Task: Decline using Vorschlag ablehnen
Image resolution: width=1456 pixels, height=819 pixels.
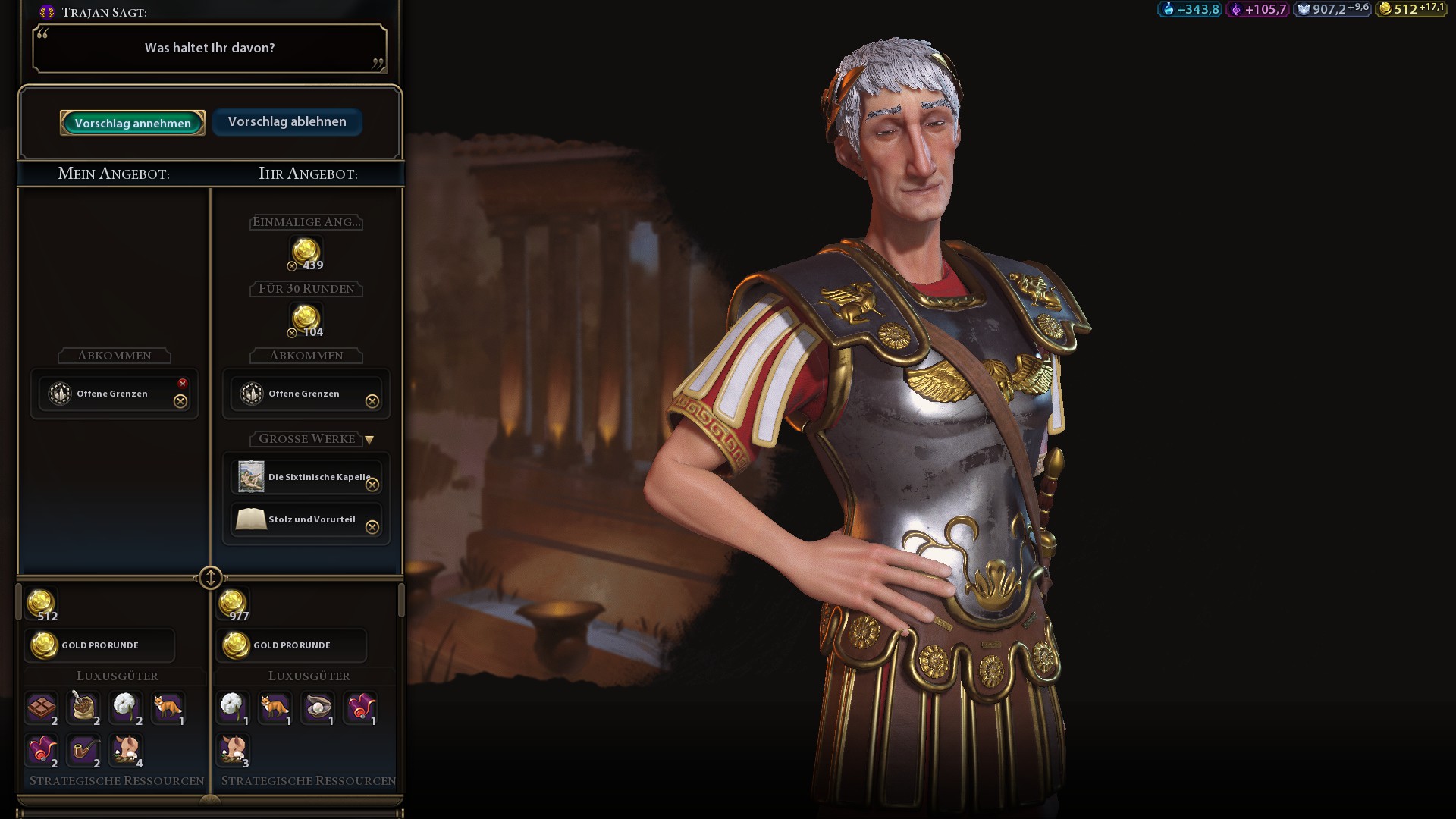Action: click(x=287, y=121)
